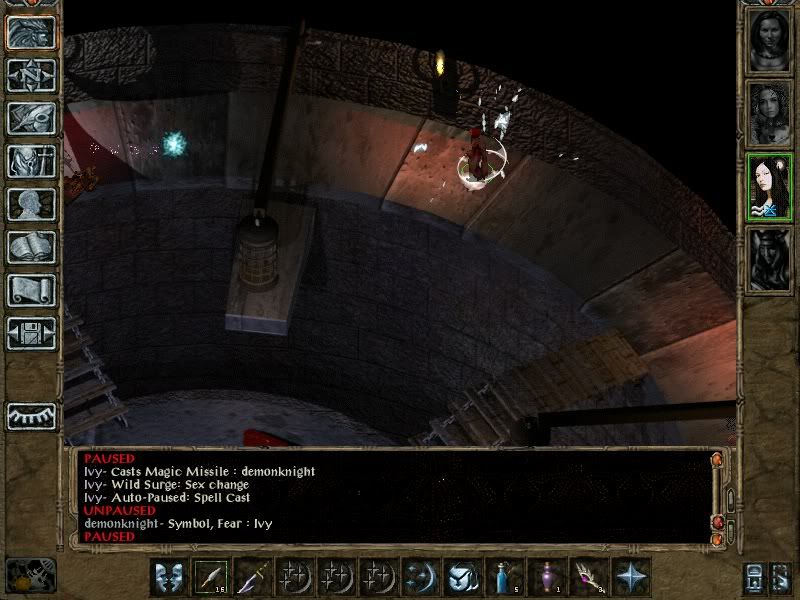Use the blue potion quick item

tap(505, 576)
